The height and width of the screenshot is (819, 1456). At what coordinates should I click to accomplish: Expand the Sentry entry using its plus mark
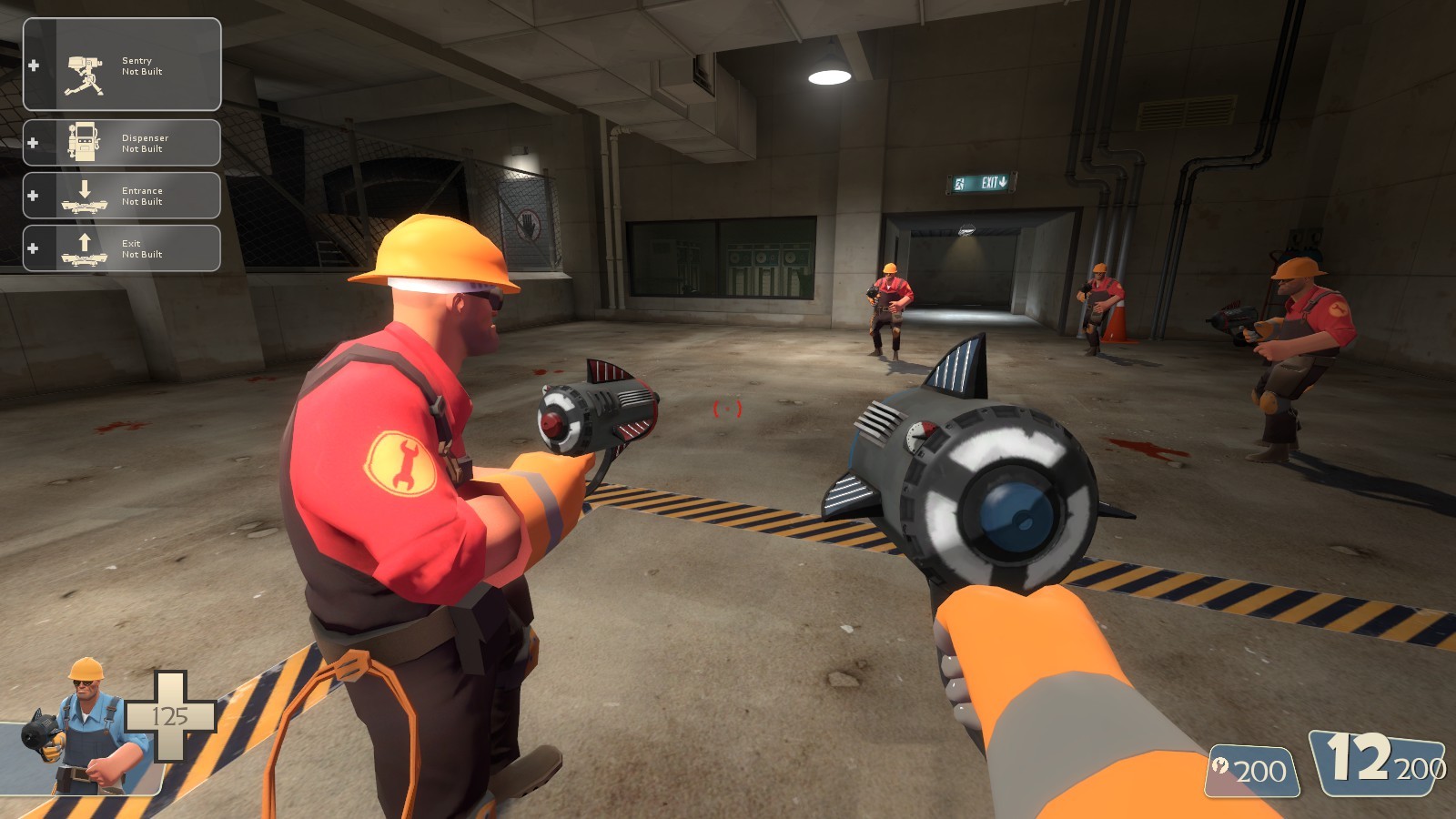(x=34, y=65)
